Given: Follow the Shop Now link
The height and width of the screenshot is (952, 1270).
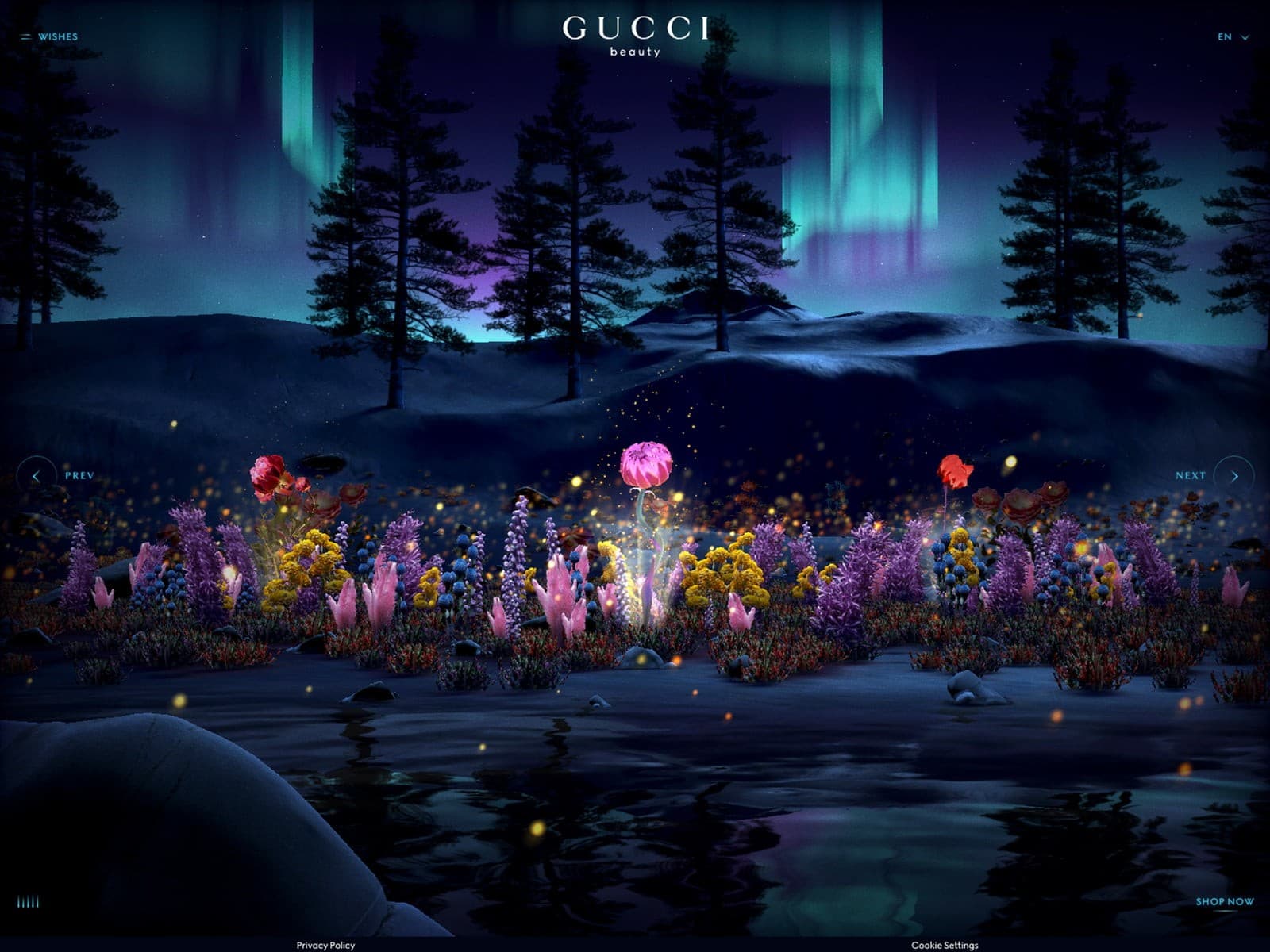Looking at the screenshot, I should [x=1225, y=902].
